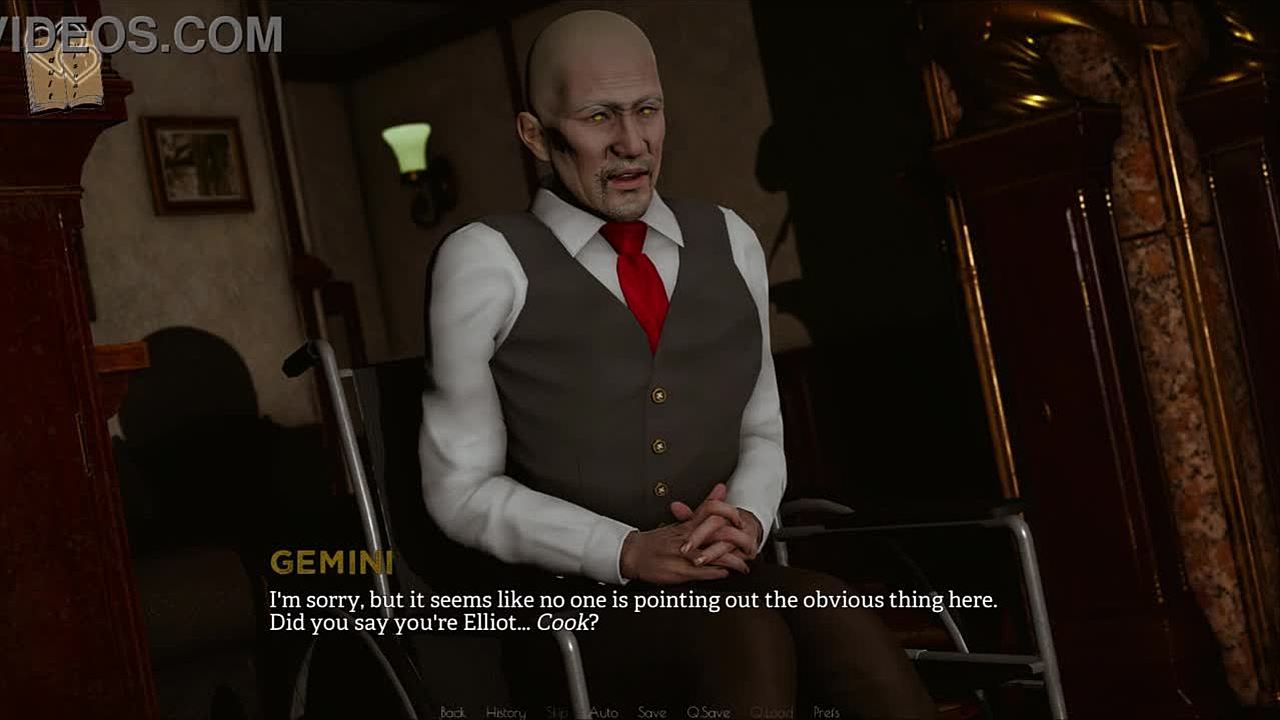1280x720 pixels.
Task: Toggle Skip mode in the quick menu
Action: click(x=557, y=712)
